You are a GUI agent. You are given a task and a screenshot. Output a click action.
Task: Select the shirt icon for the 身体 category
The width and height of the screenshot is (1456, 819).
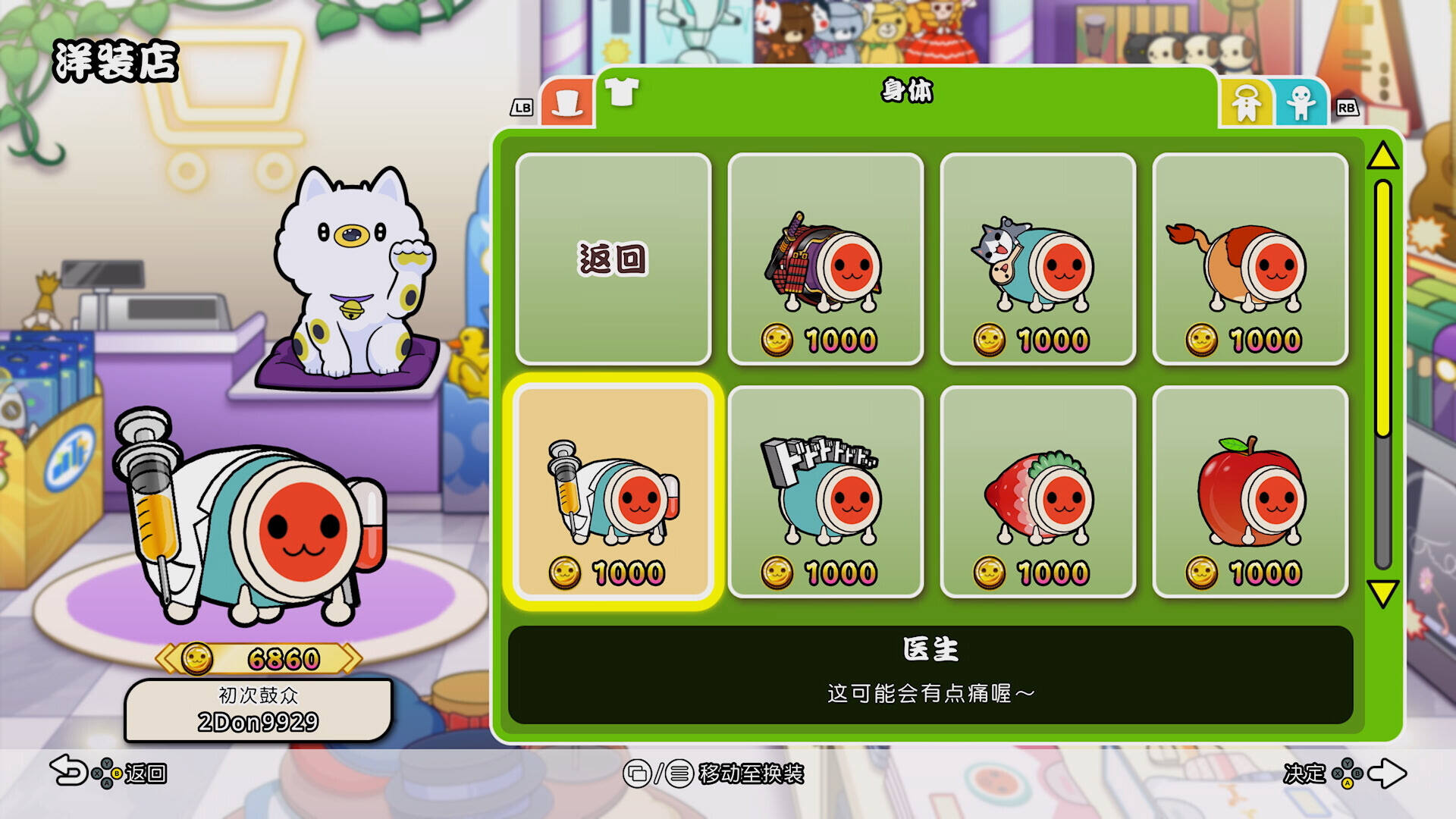(622, 93)
